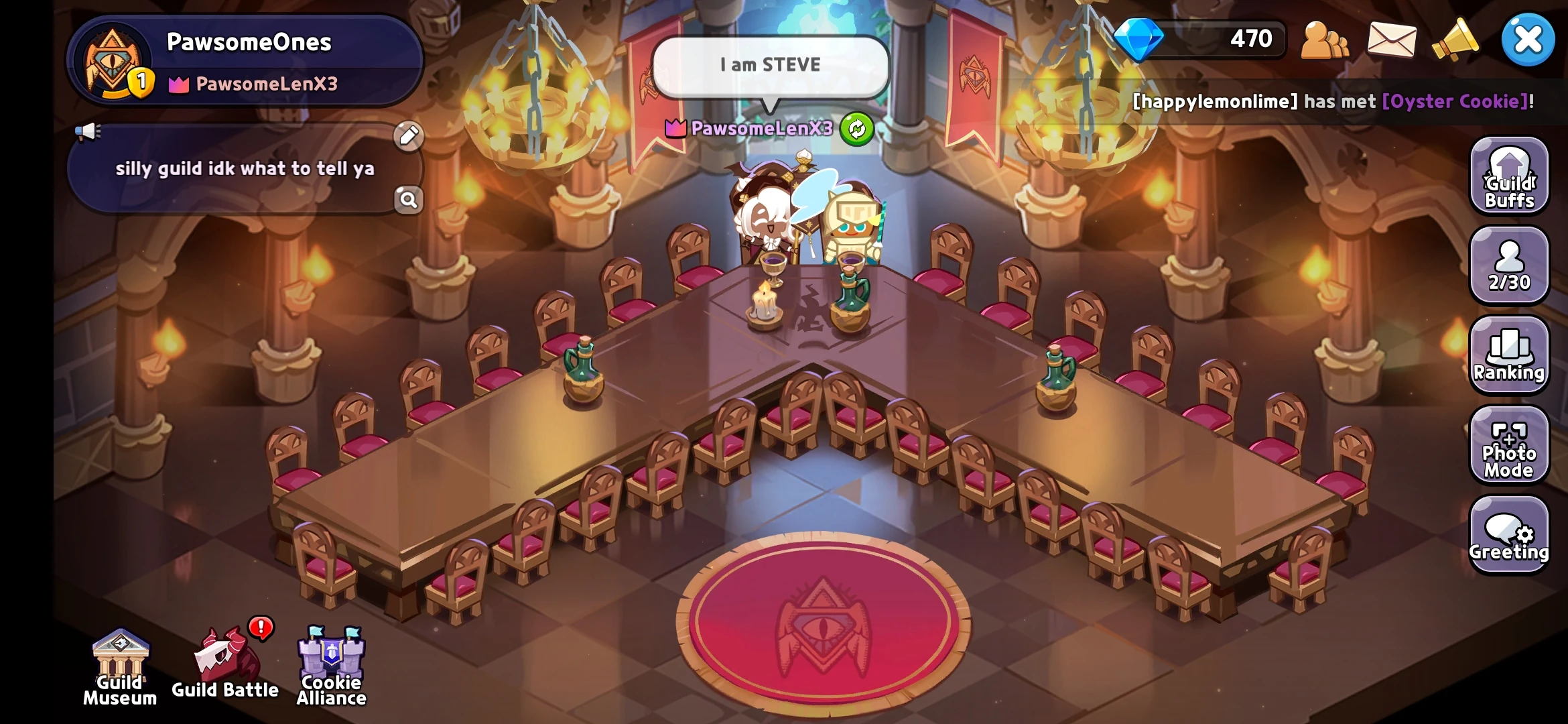The image size is (1568, 724).
Task: Open the Greeting settings
Action: [1509, 534]
